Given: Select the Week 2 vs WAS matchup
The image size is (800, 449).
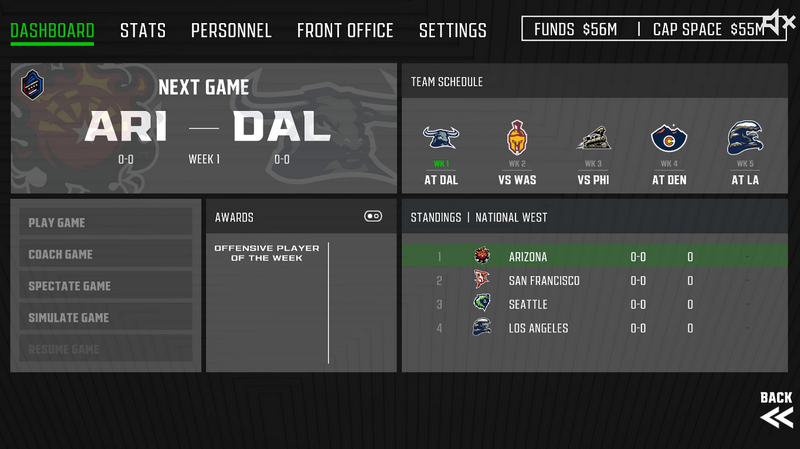Looking at the screenshot, I should coord(517,157).
